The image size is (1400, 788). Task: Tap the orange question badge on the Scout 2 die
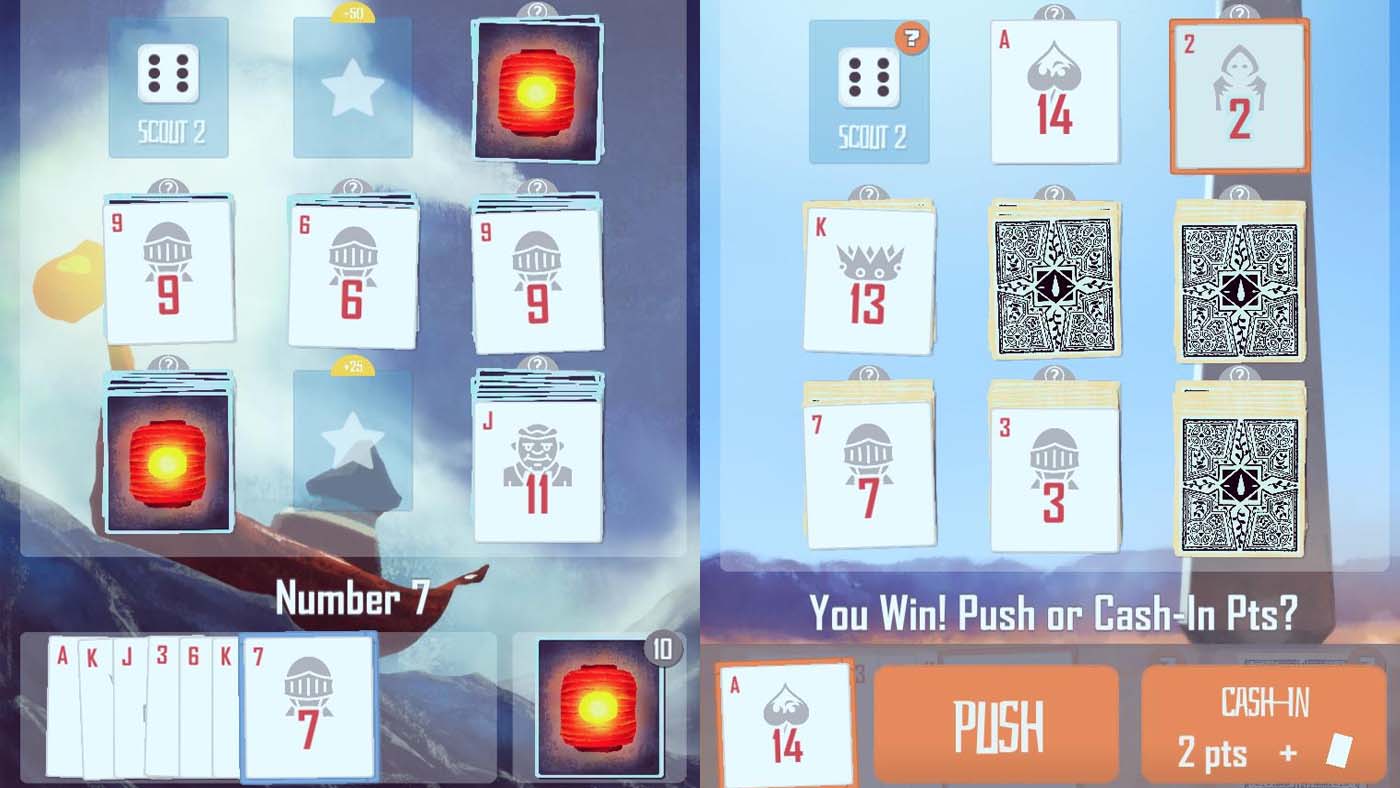(x=910, y=40)
